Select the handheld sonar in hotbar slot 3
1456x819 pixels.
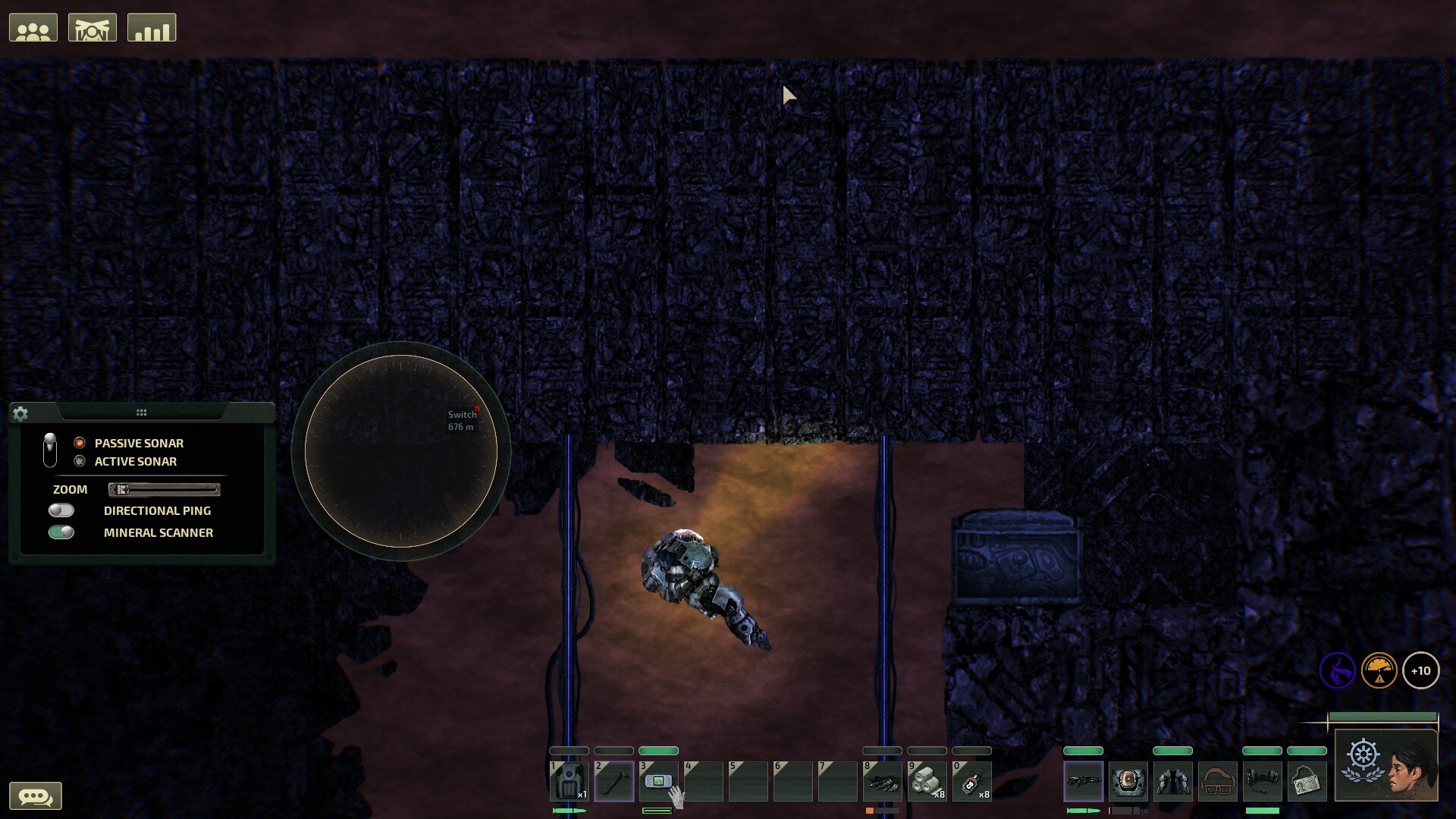(x=658, y=781)
